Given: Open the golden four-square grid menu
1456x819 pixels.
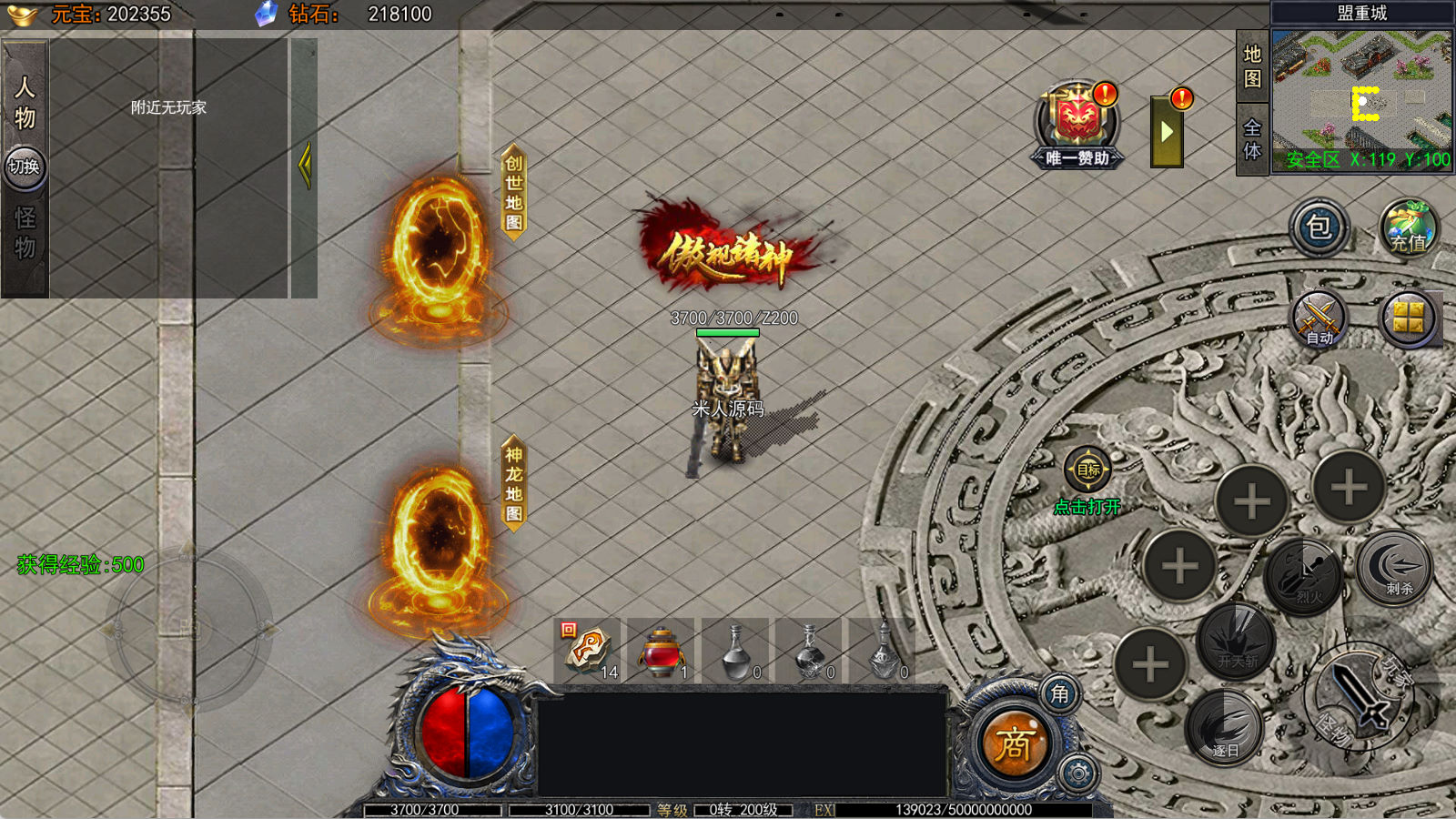Looking at the screenshot, I should (x=1408, y=318).
